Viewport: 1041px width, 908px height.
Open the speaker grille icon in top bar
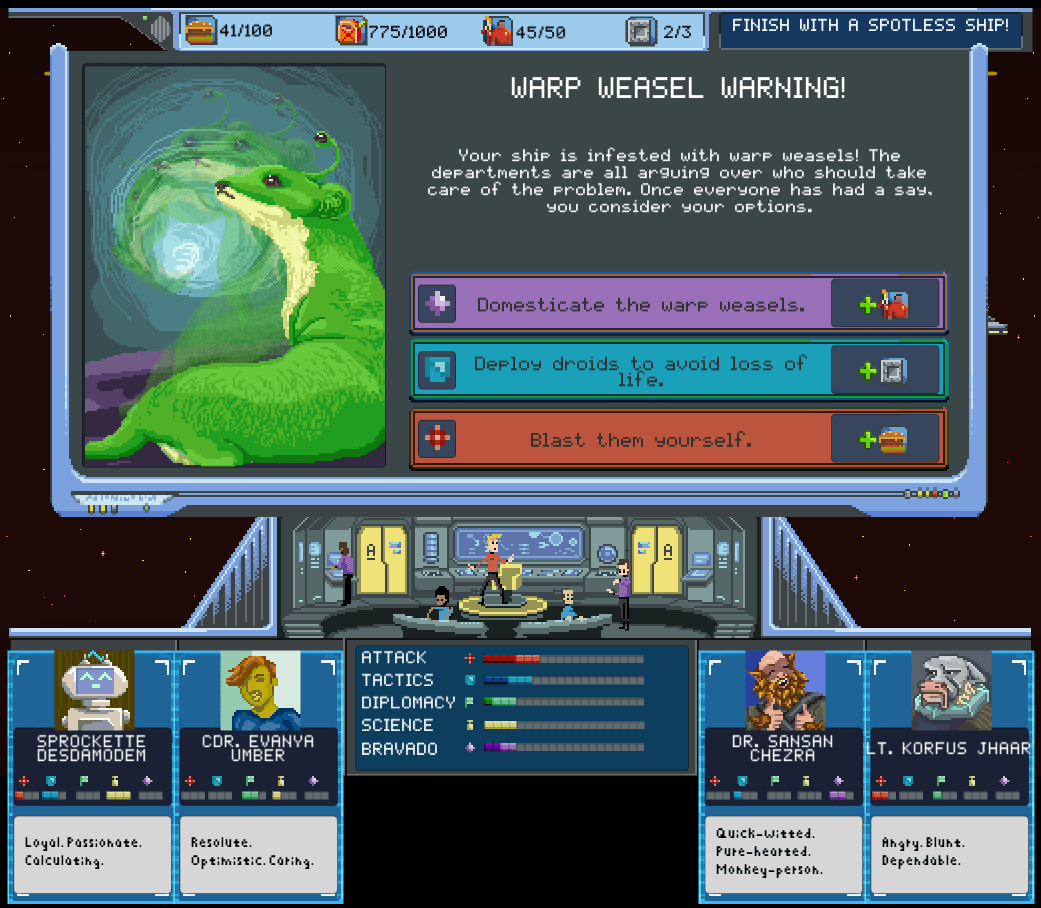(160, 29)
